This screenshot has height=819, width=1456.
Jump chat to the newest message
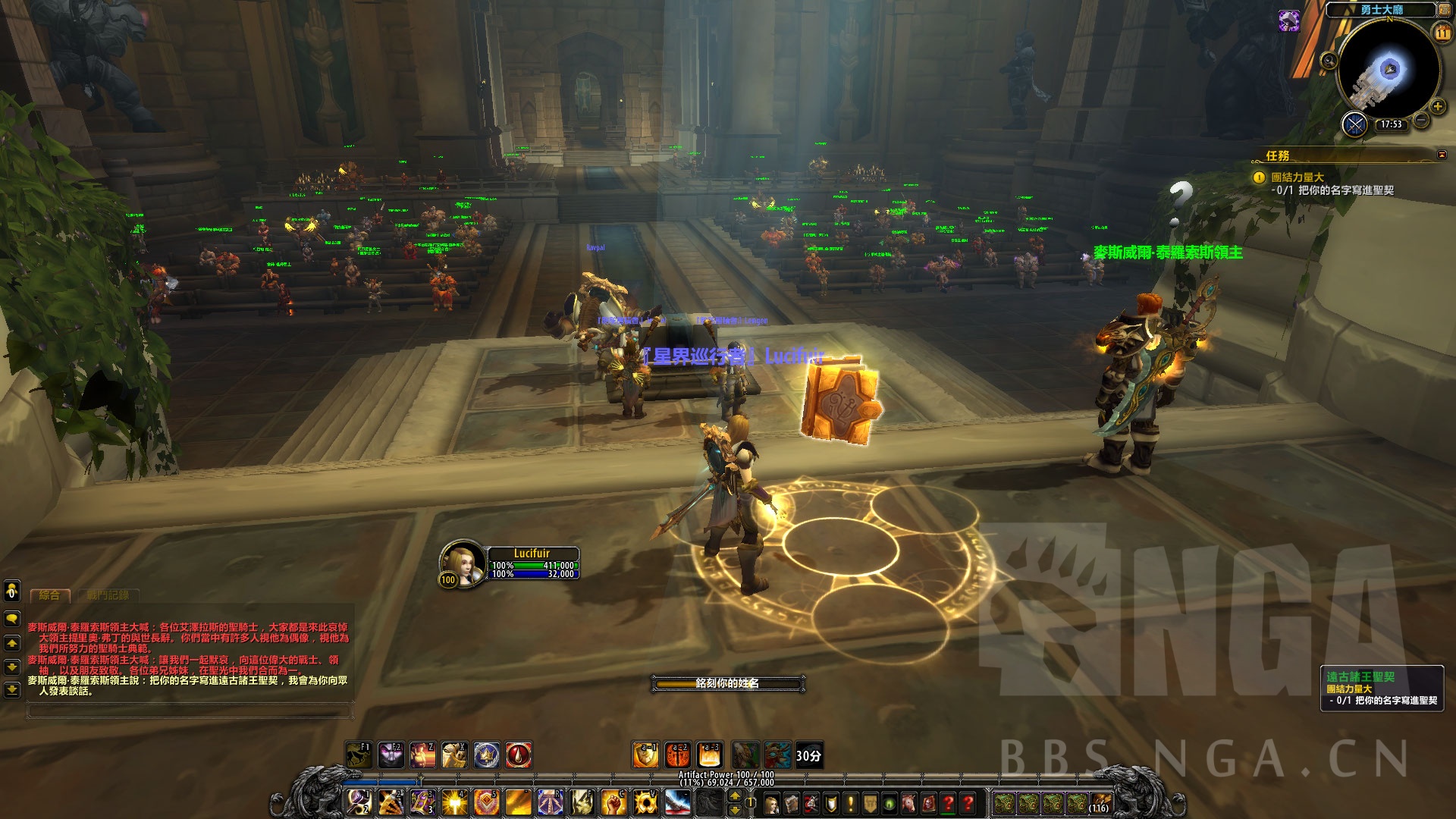[x=12, y=690]
